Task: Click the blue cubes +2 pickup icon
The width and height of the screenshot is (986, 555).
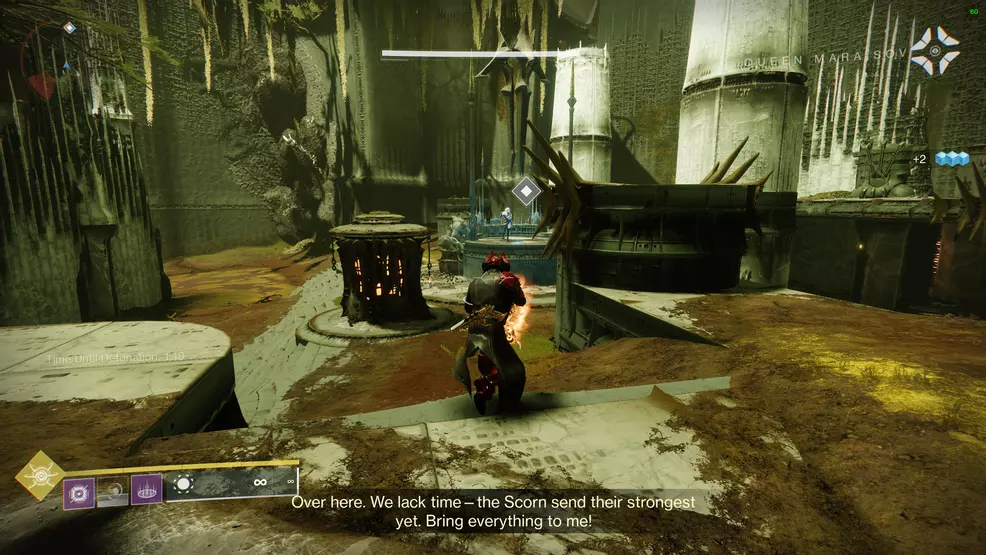Action: click(x=951, y=159)
